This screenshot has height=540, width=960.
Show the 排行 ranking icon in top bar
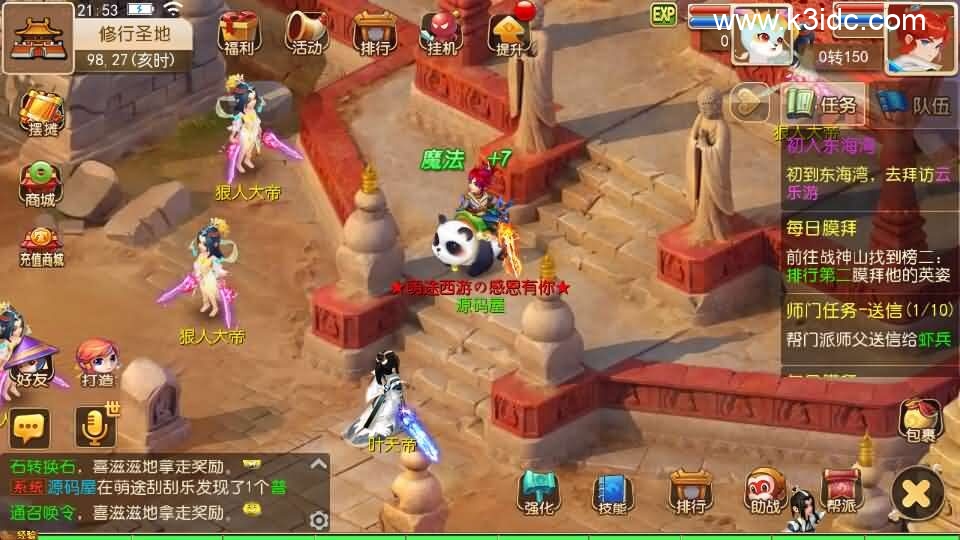(373, 32)
